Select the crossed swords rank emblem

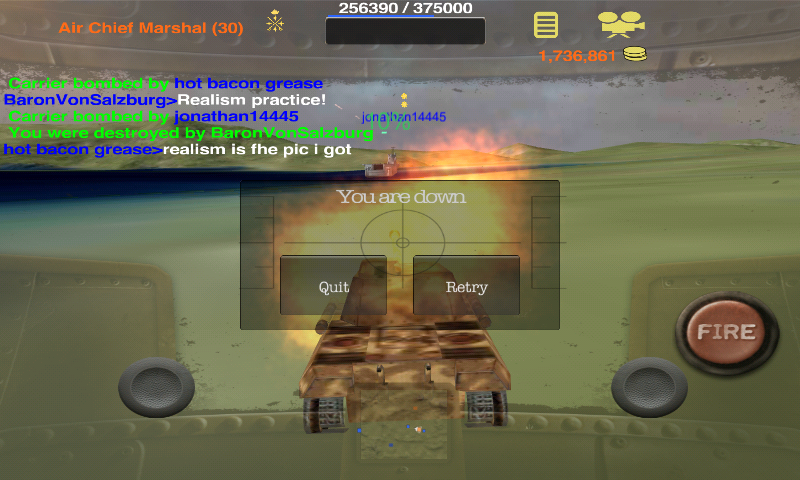(x=275, y=21)
